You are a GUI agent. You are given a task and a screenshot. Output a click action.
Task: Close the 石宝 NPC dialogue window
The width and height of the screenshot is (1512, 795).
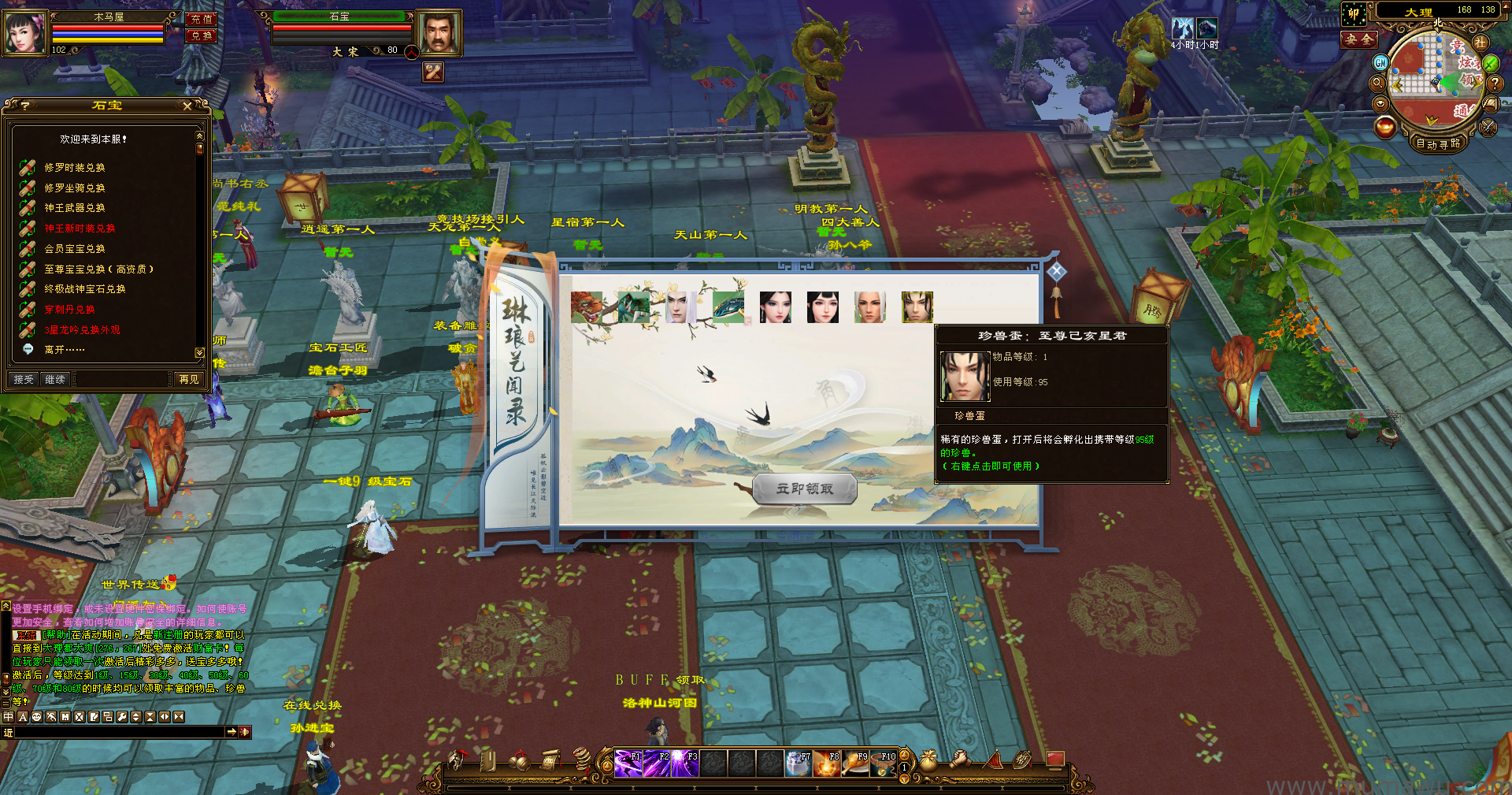[187, 106]
